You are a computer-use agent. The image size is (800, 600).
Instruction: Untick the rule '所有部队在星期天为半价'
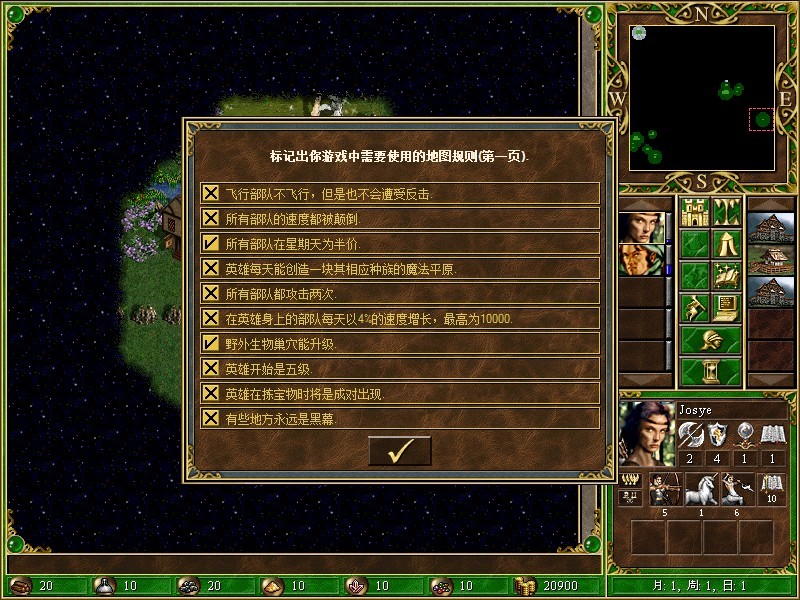click(x=211, y=243)
